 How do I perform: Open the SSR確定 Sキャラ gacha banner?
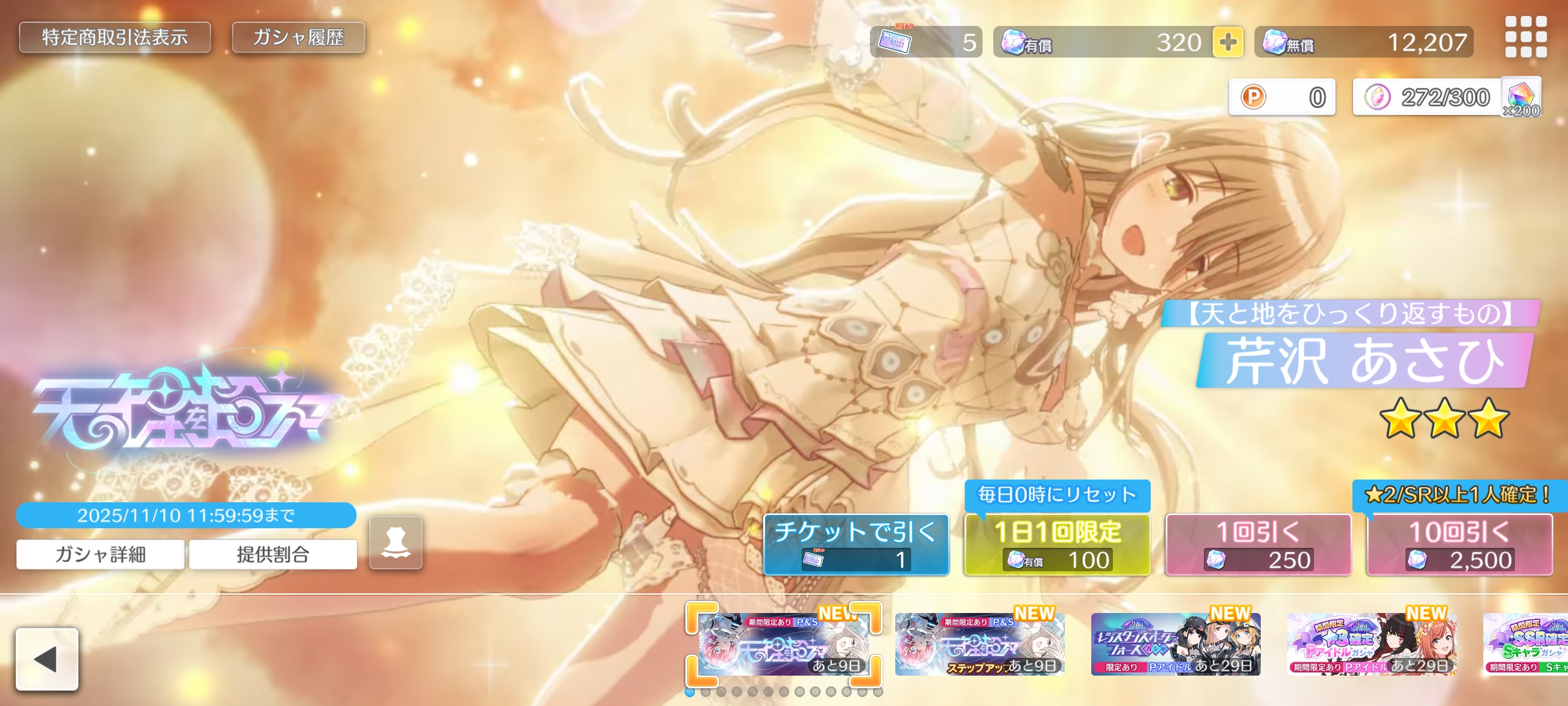click(x=1526, y=644)
